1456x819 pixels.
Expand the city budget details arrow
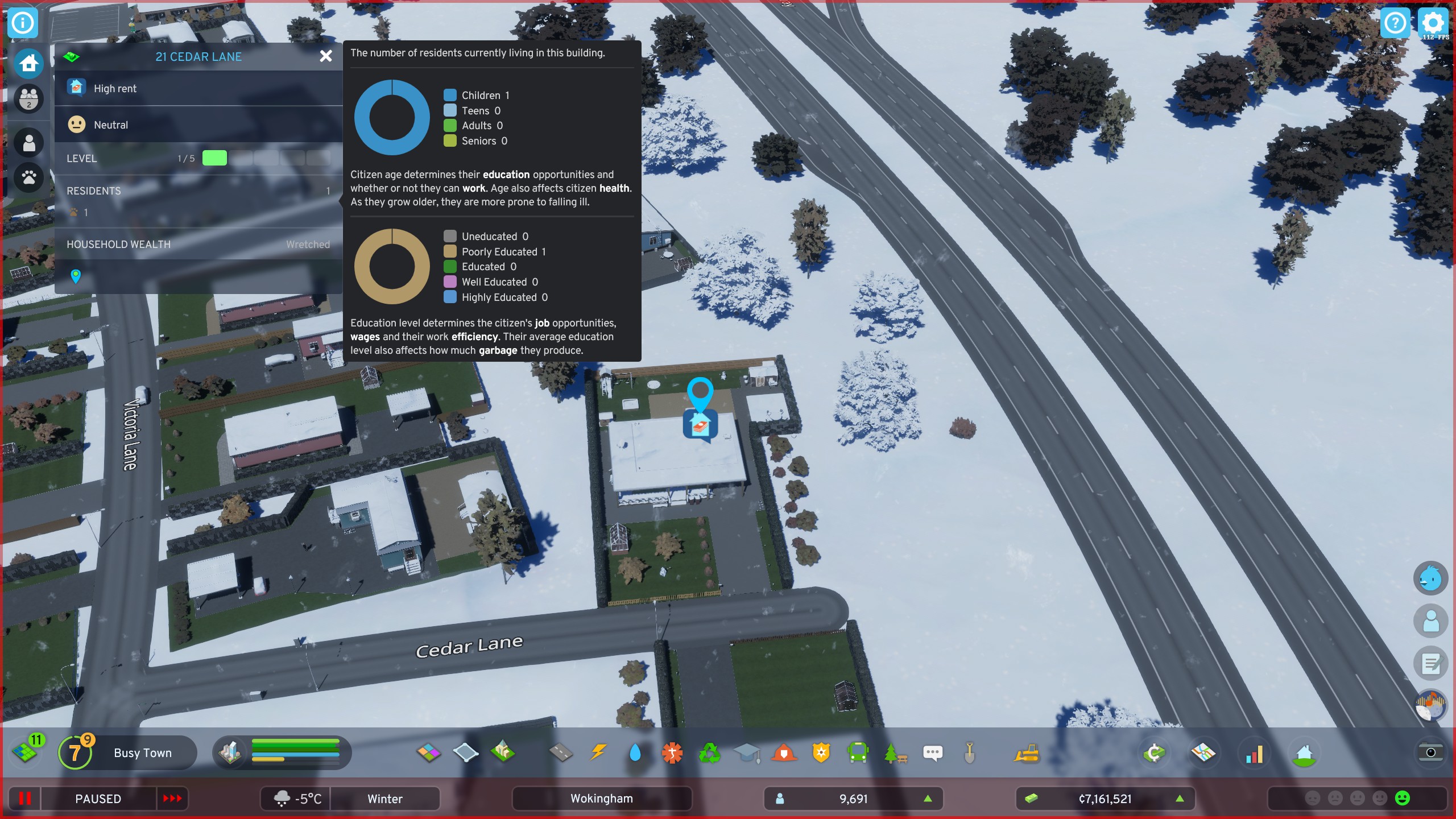[x=1180, y=799]
